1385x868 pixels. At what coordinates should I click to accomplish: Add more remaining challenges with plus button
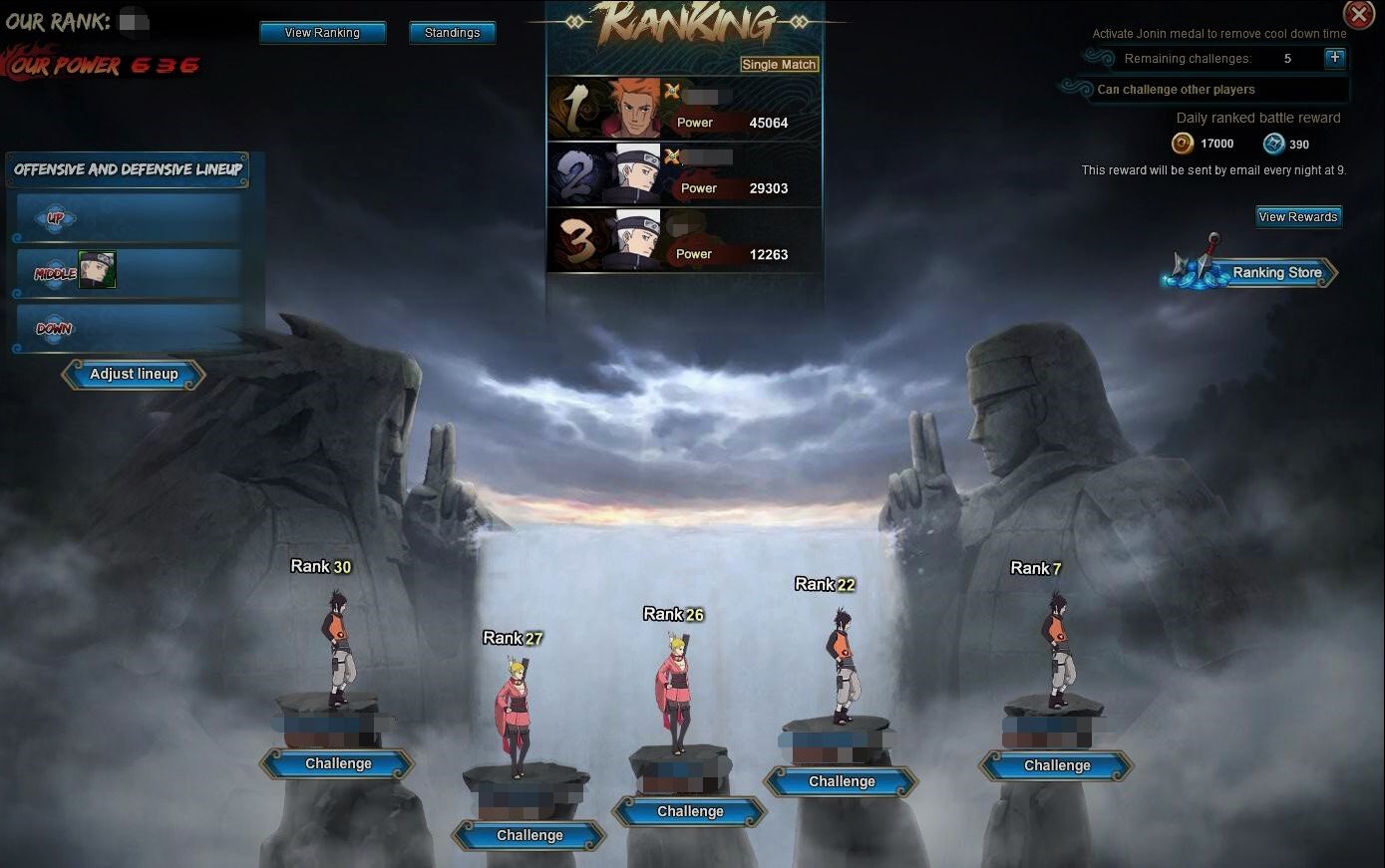[x=1334, y=58]
